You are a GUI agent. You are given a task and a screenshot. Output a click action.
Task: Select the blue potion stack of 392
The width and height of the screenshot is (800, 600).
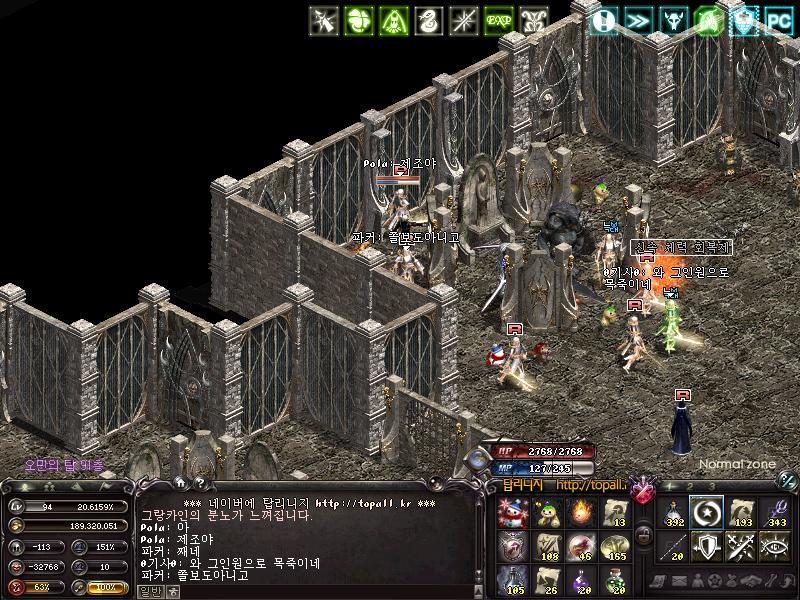pos(676,512)
